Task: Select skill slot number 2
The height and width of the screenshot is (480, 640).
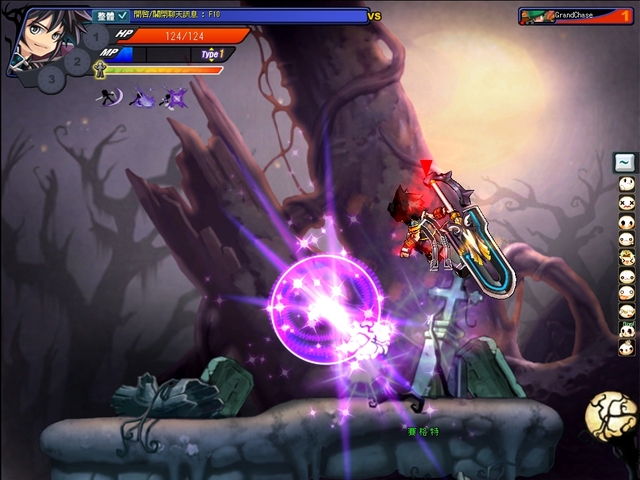Action: coord(79,60)
